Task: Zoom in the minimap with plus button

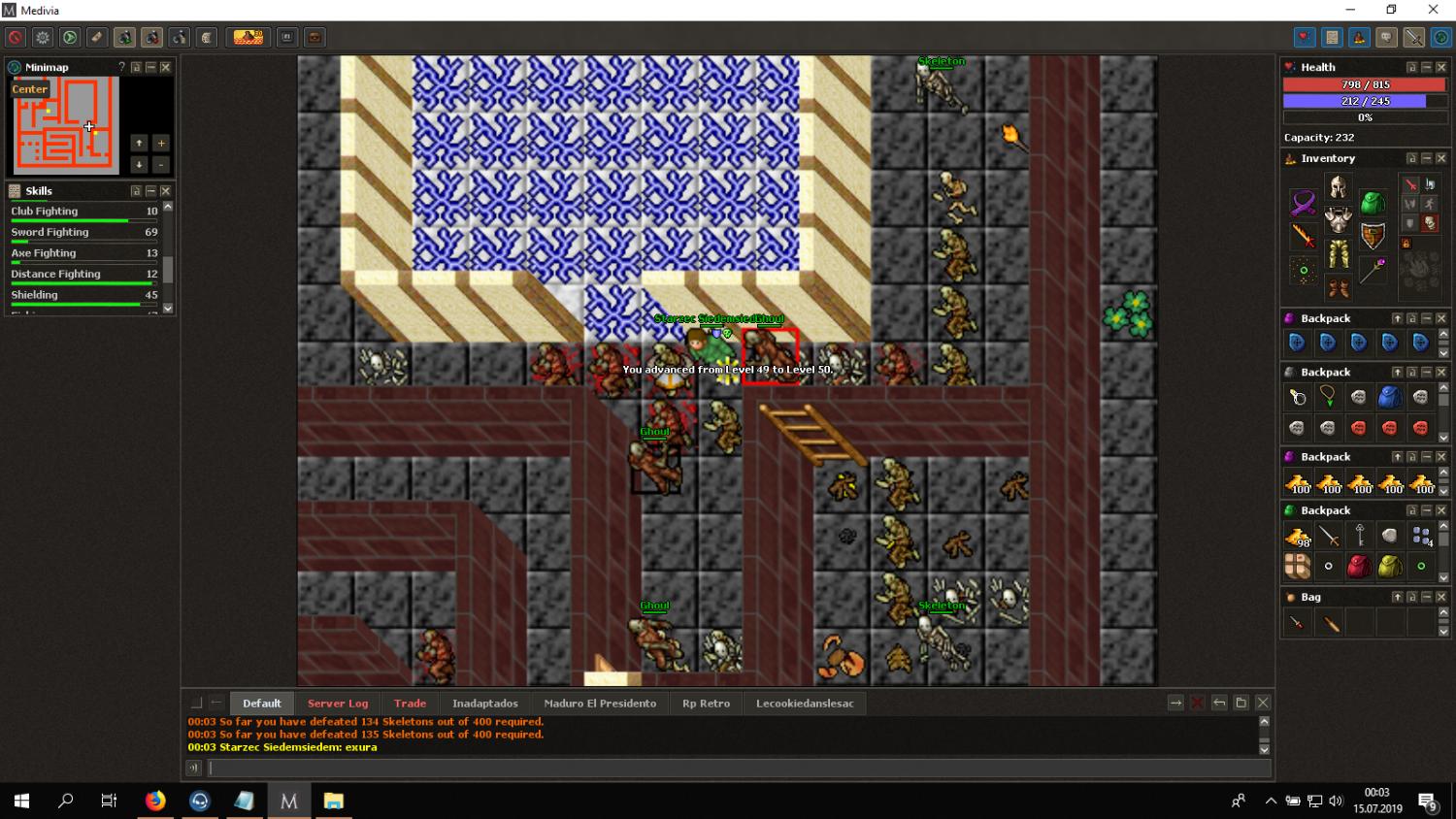Action: [x=161, y=144]
